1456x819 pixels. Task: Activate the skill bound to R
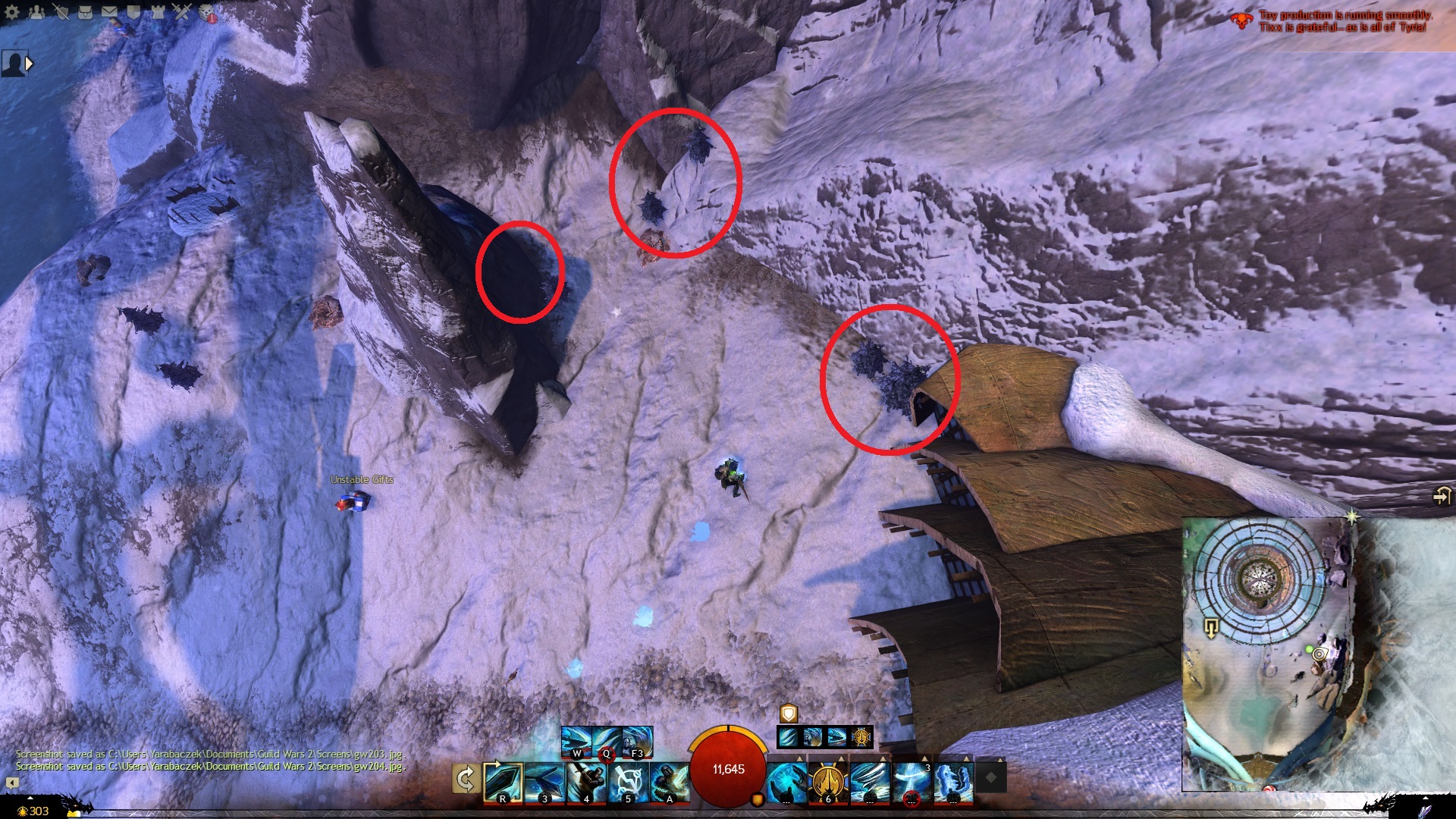503,782
